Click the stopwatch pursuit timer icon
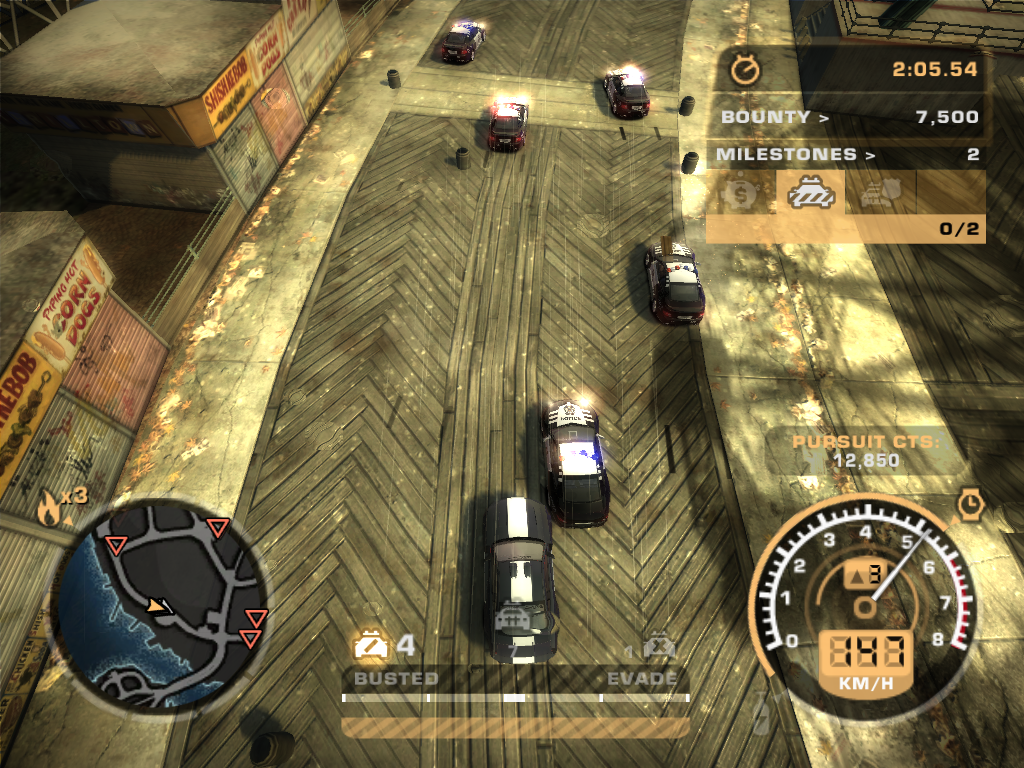Screen dimensions: 1024x768 coord(745,70)
